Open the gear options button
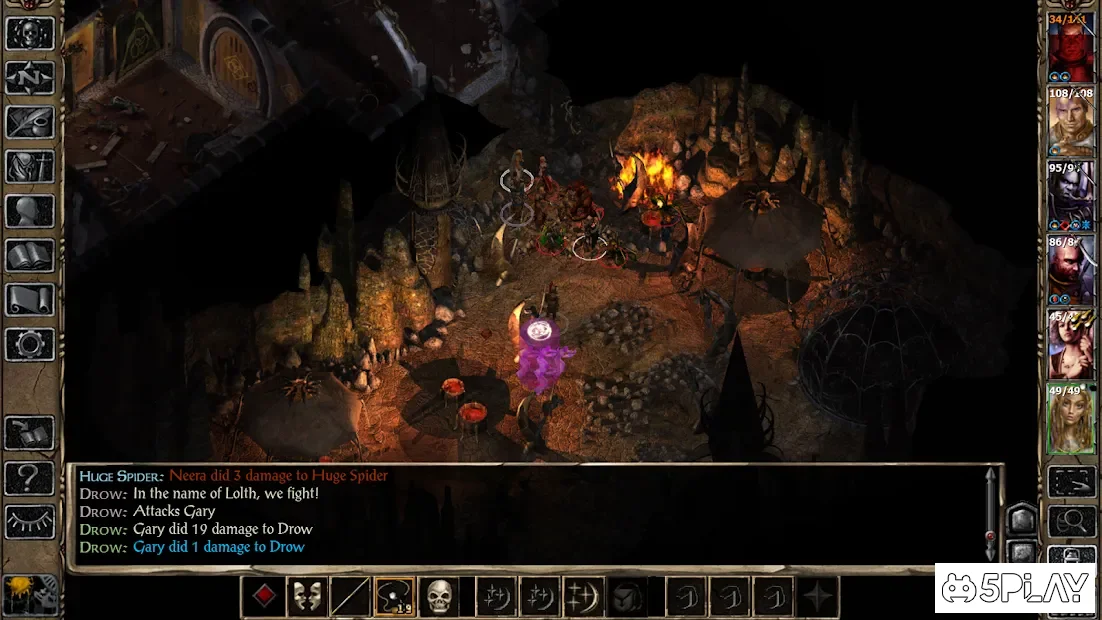Image resolution: width=1102 pixels, height=620 pixels. click(30, 344)
